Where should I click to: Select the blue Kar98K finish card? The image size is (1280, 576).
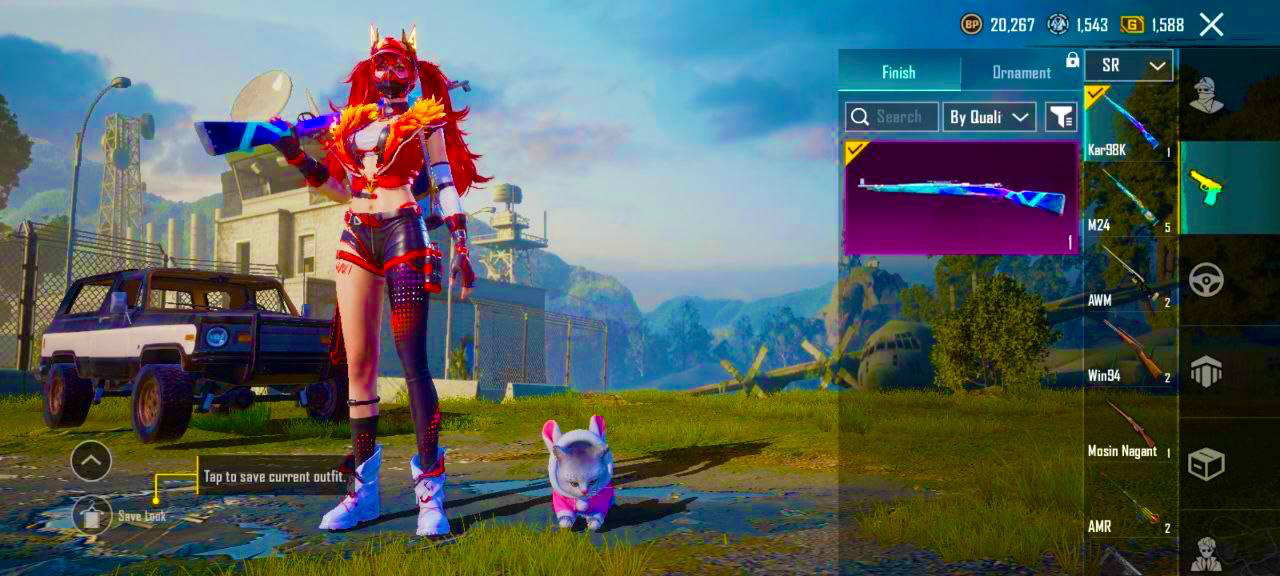coord(961,197)
